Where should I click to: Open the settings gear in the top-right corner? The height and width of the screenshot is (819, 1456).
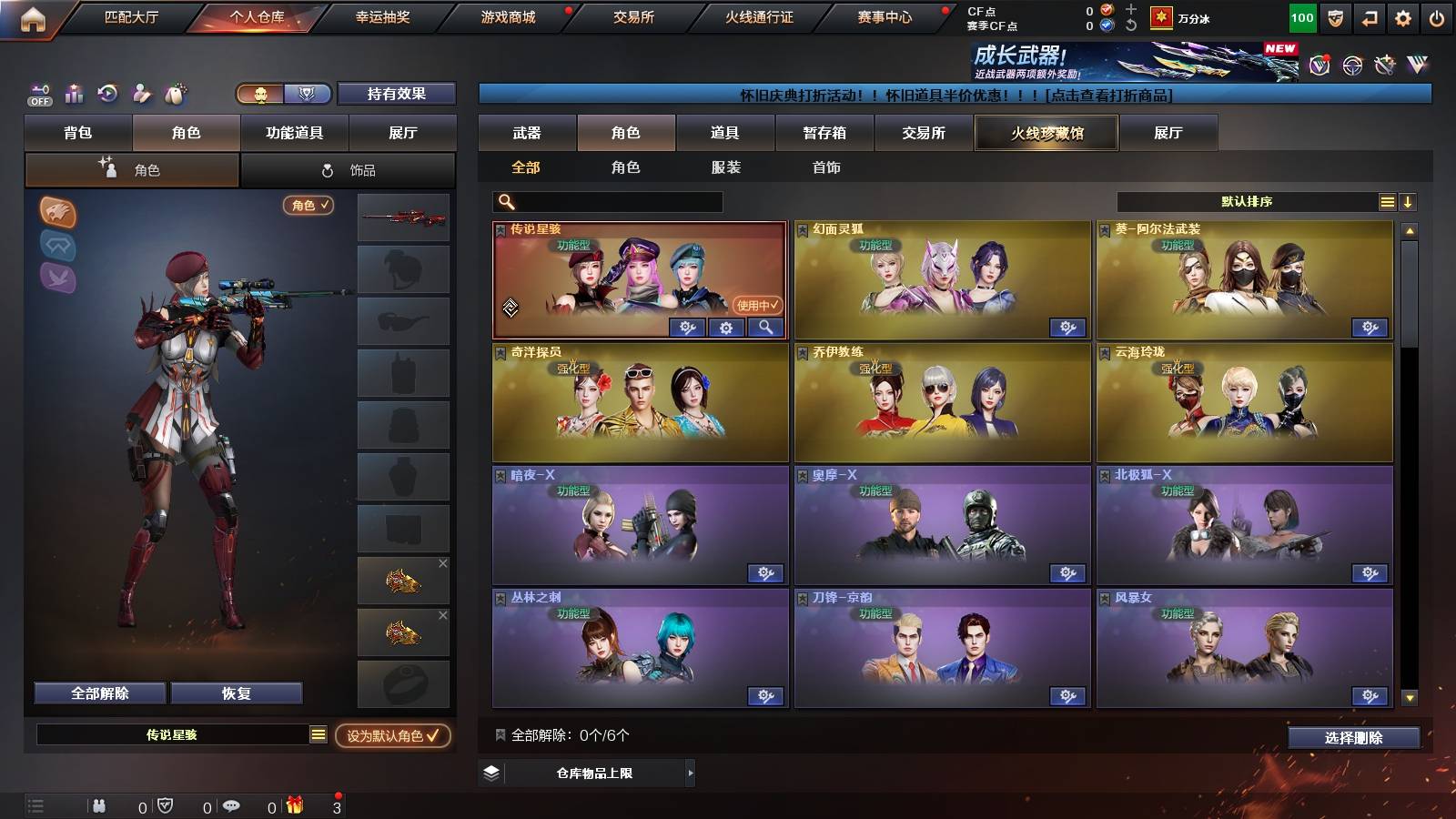click(1403, 18)
